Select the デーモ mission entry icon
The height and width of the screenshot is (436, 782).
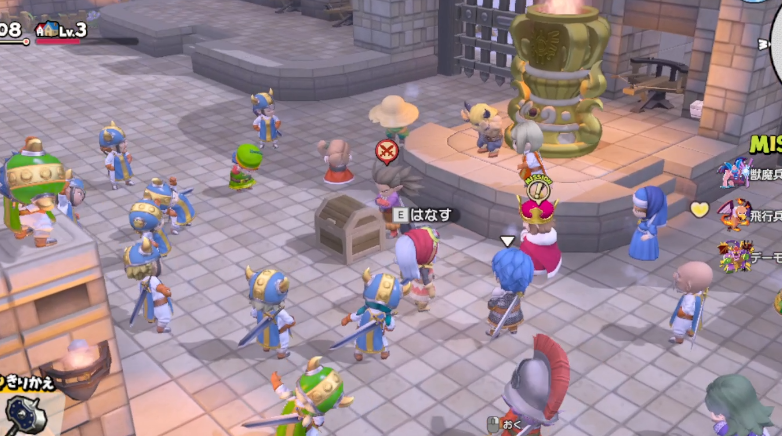tap(735, 255)
